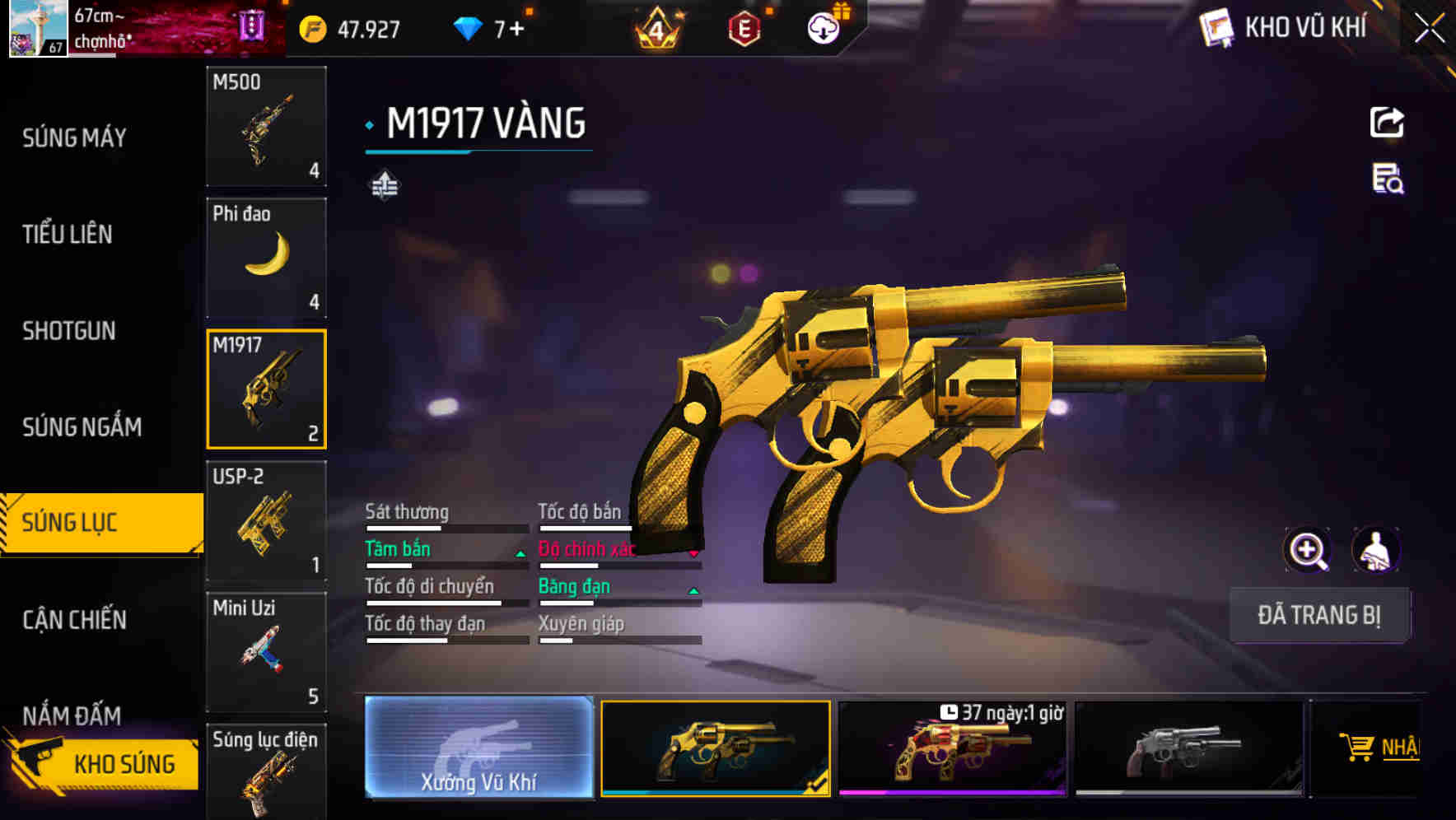
Task: Choose the CẬN CHIẾN category
Action: [x=74, y=620]
